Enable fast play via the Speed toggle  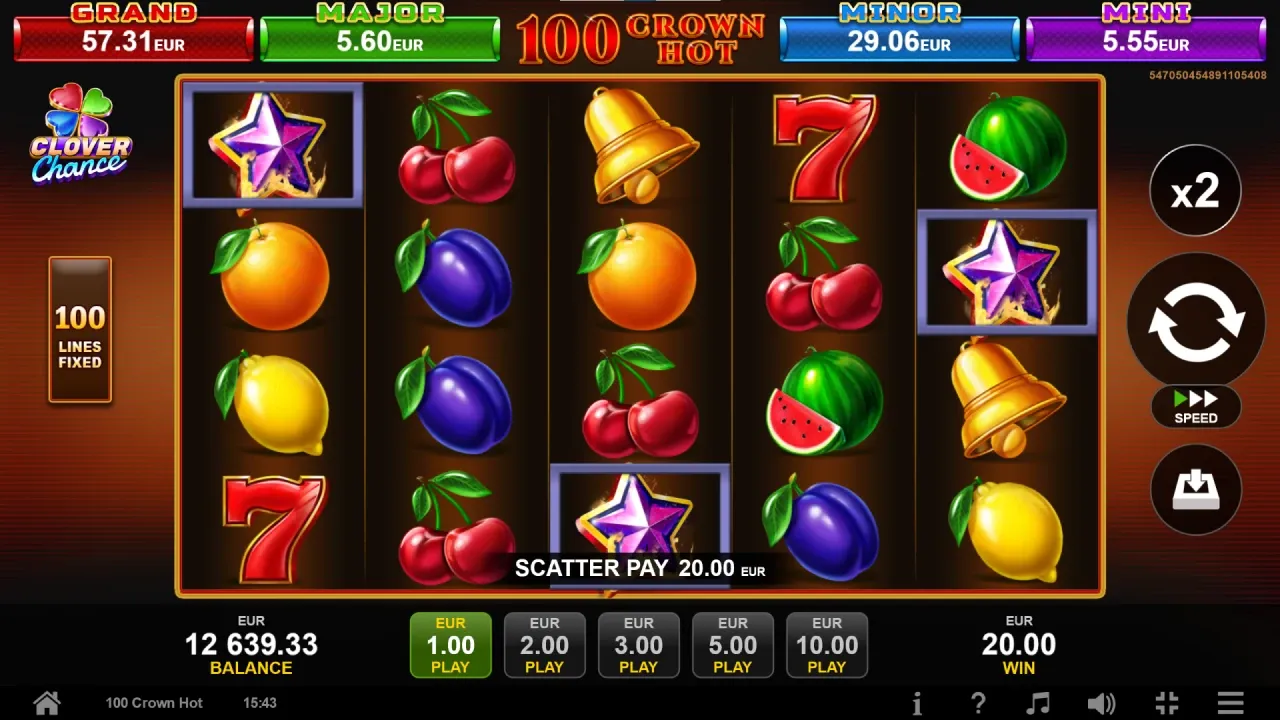pos(1195,407)
